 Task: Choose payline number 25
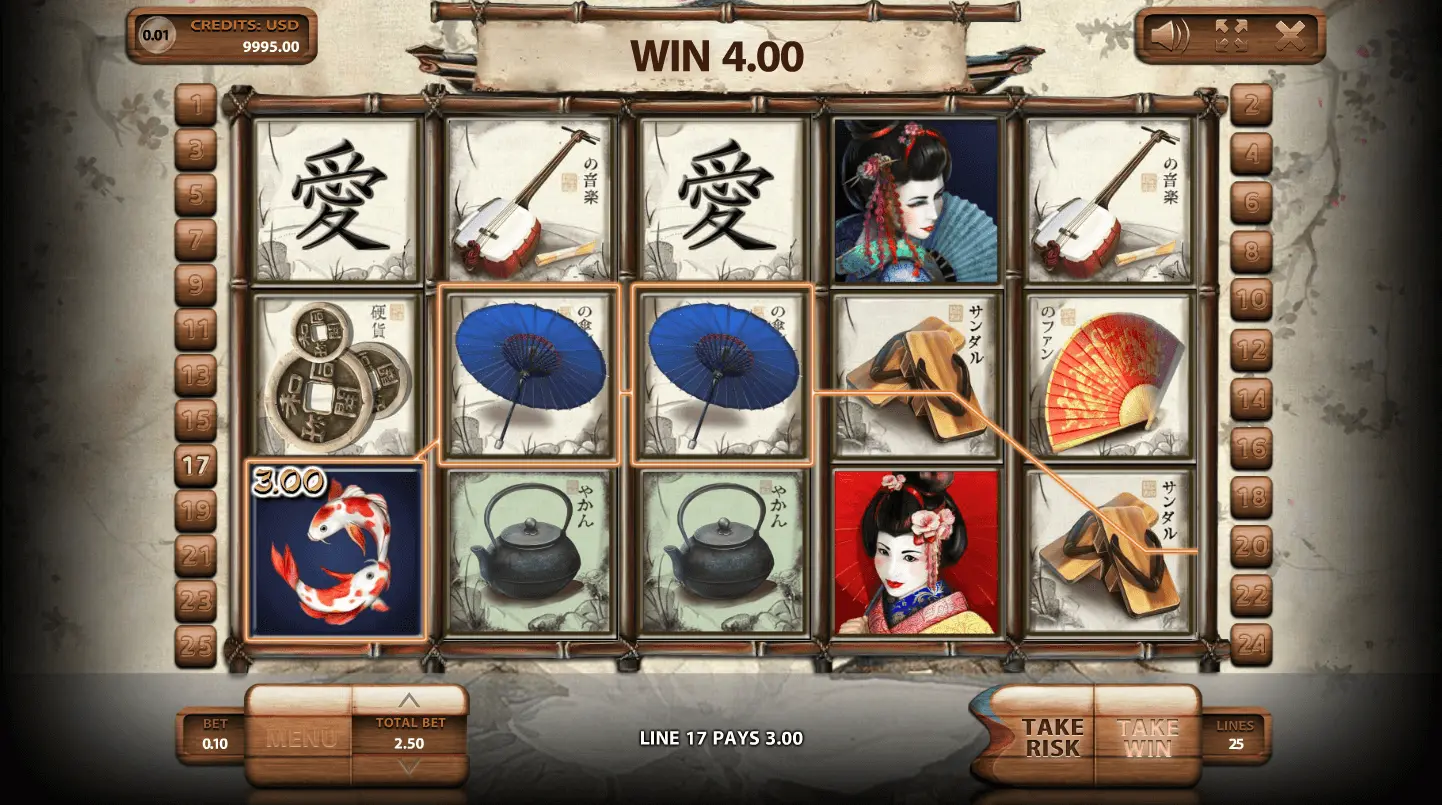pos(196,646)
